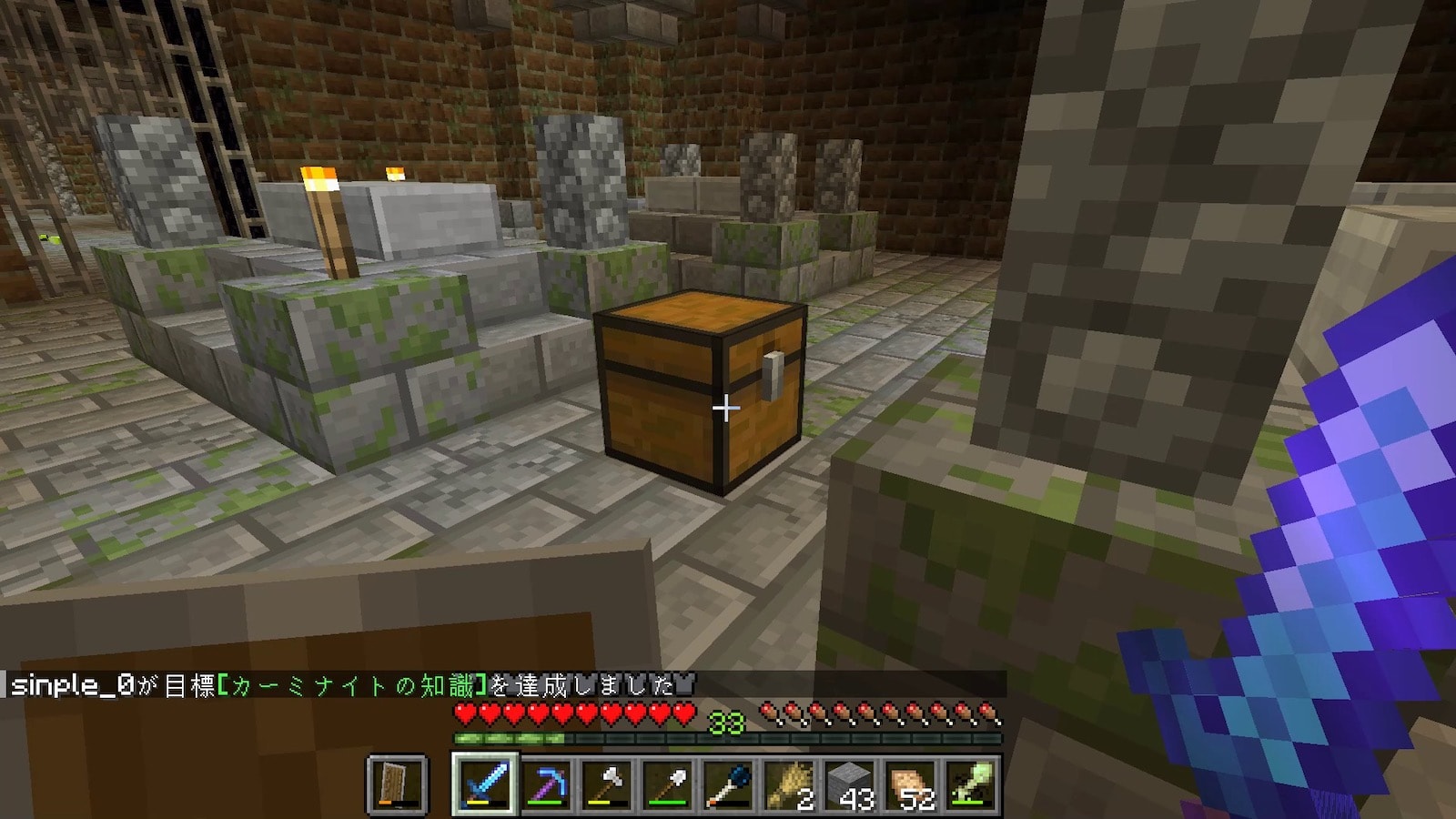The image size is (1456, 819).
Task: Choose the pale green wand slot
Action: [971, 784]
